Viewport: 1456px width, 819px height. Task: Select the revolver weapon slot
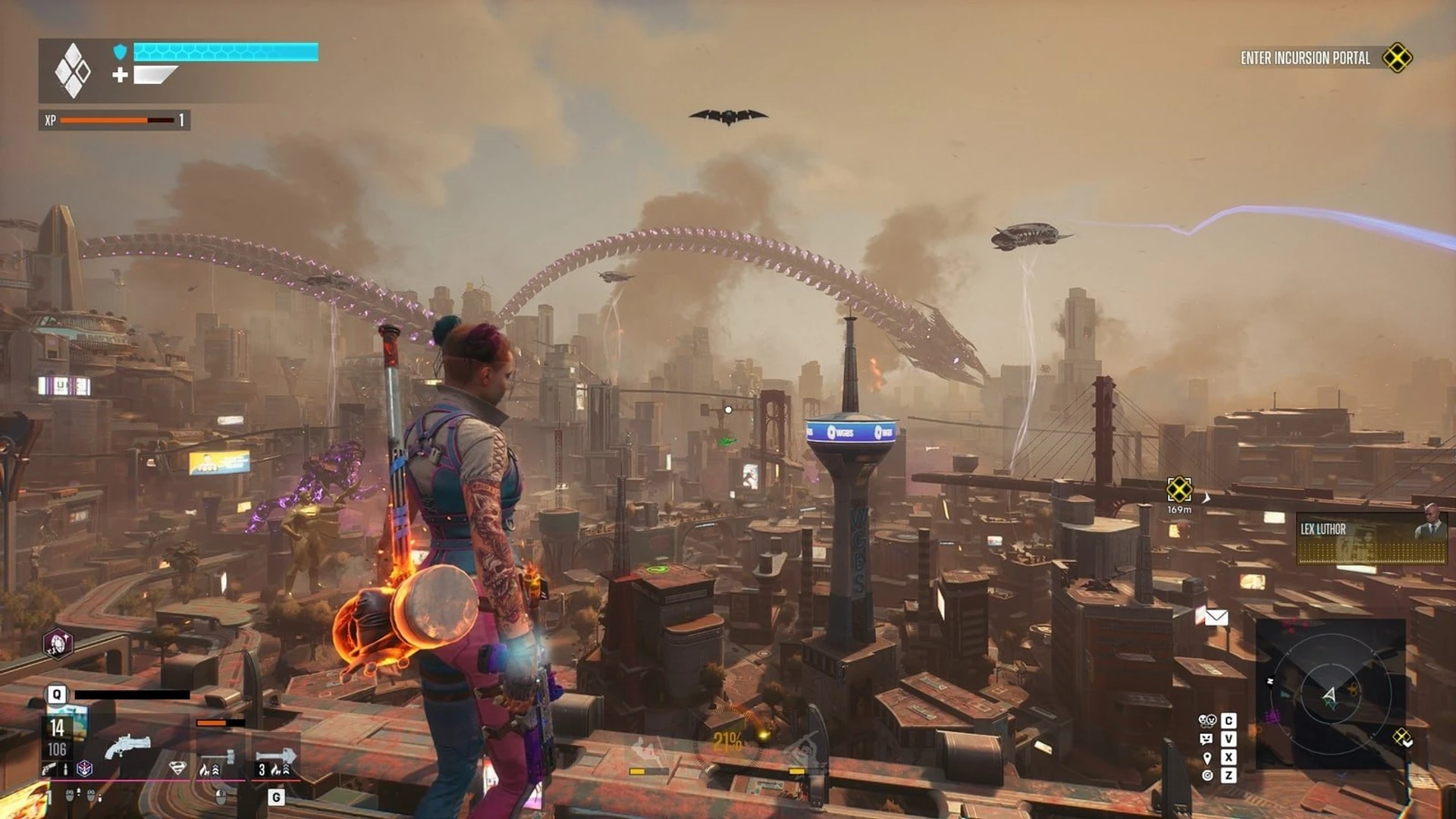click(127, 747)
